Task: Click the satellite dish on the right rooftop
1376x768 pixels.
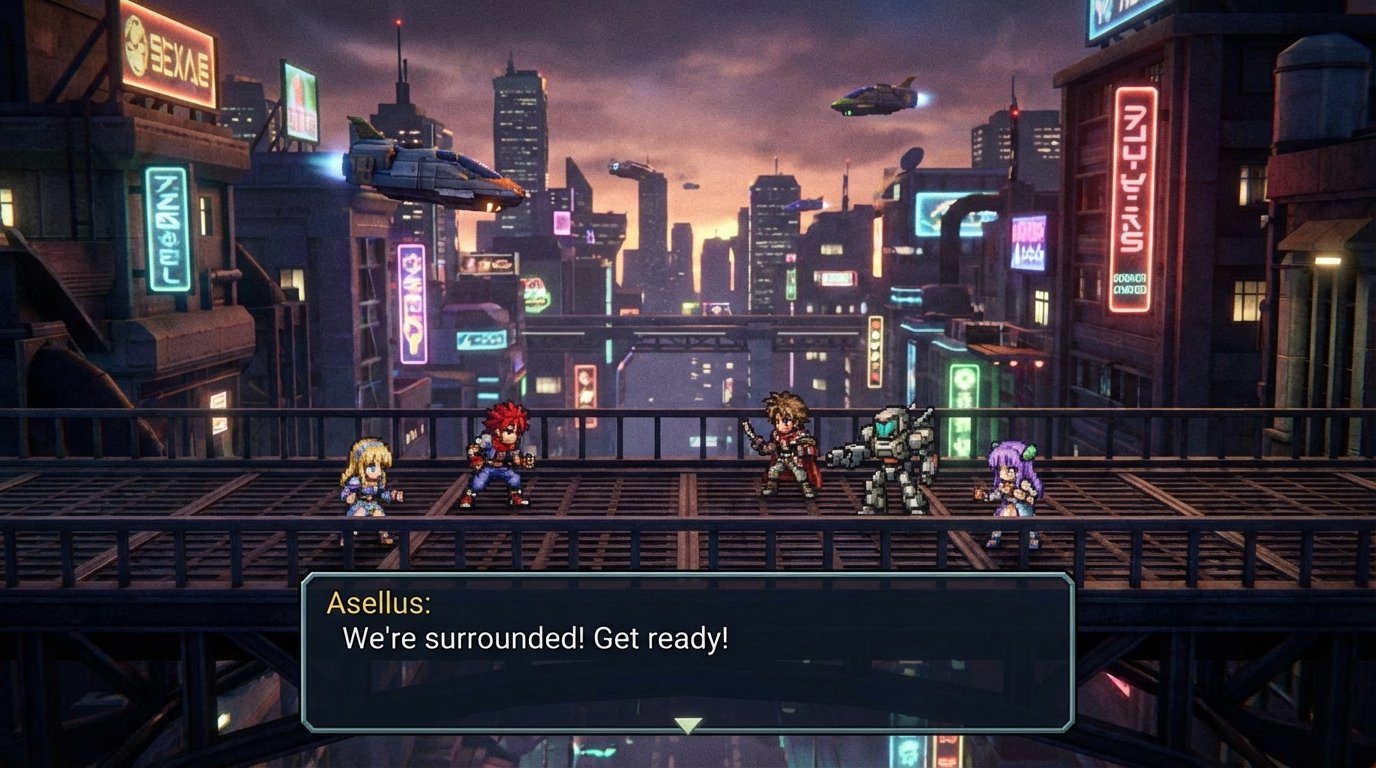Action: point(913,160)
